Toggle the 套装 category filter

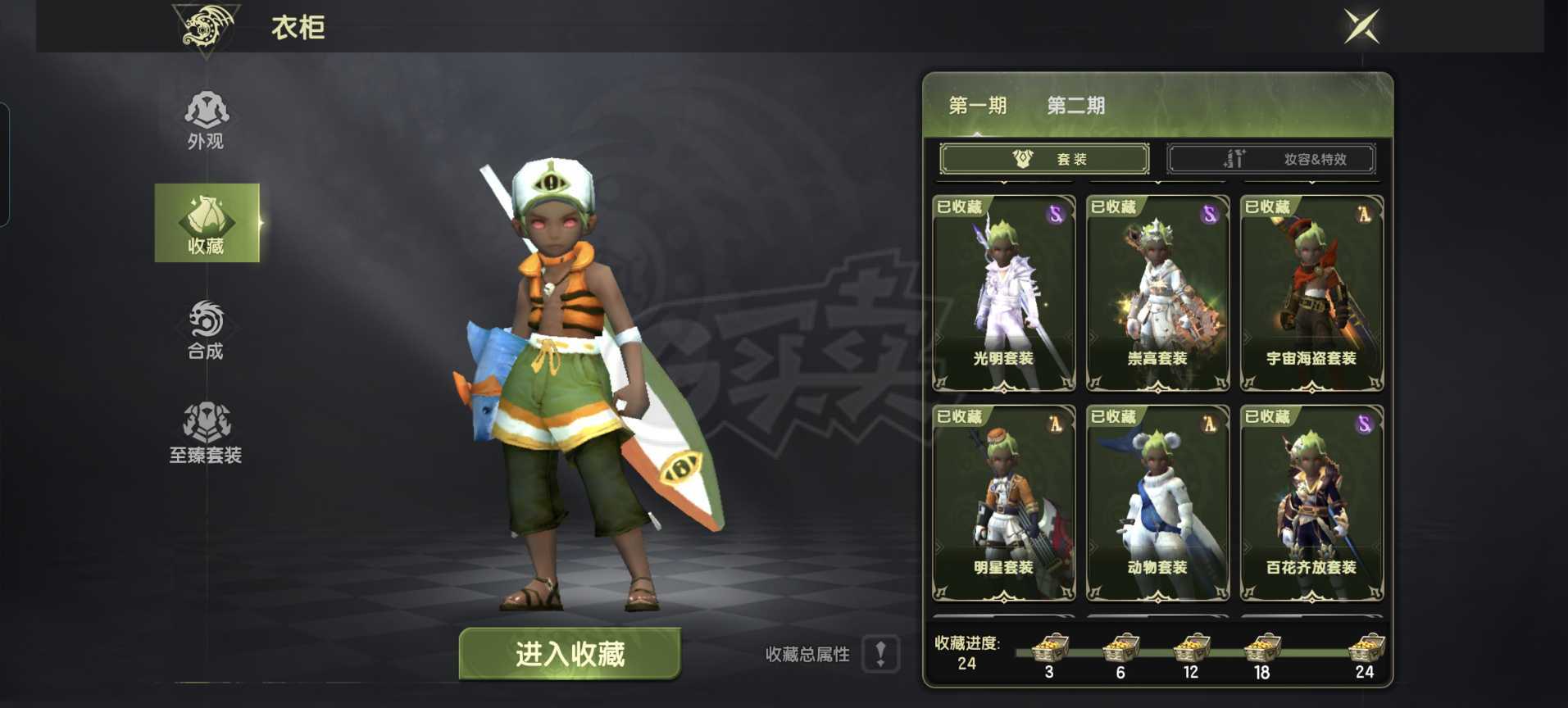[1047, 158]
